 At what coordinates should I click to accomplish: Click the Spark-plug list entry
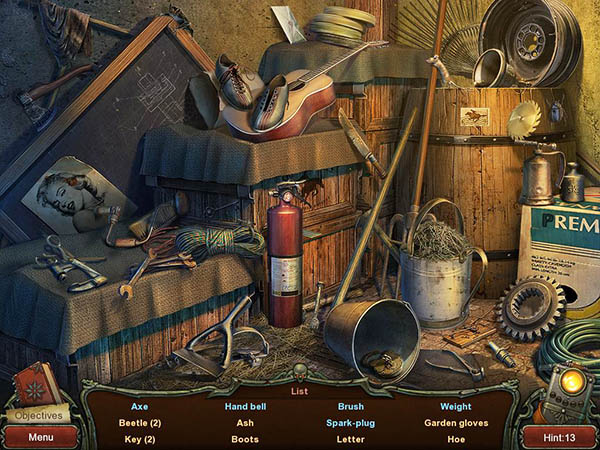click(350, 423)
